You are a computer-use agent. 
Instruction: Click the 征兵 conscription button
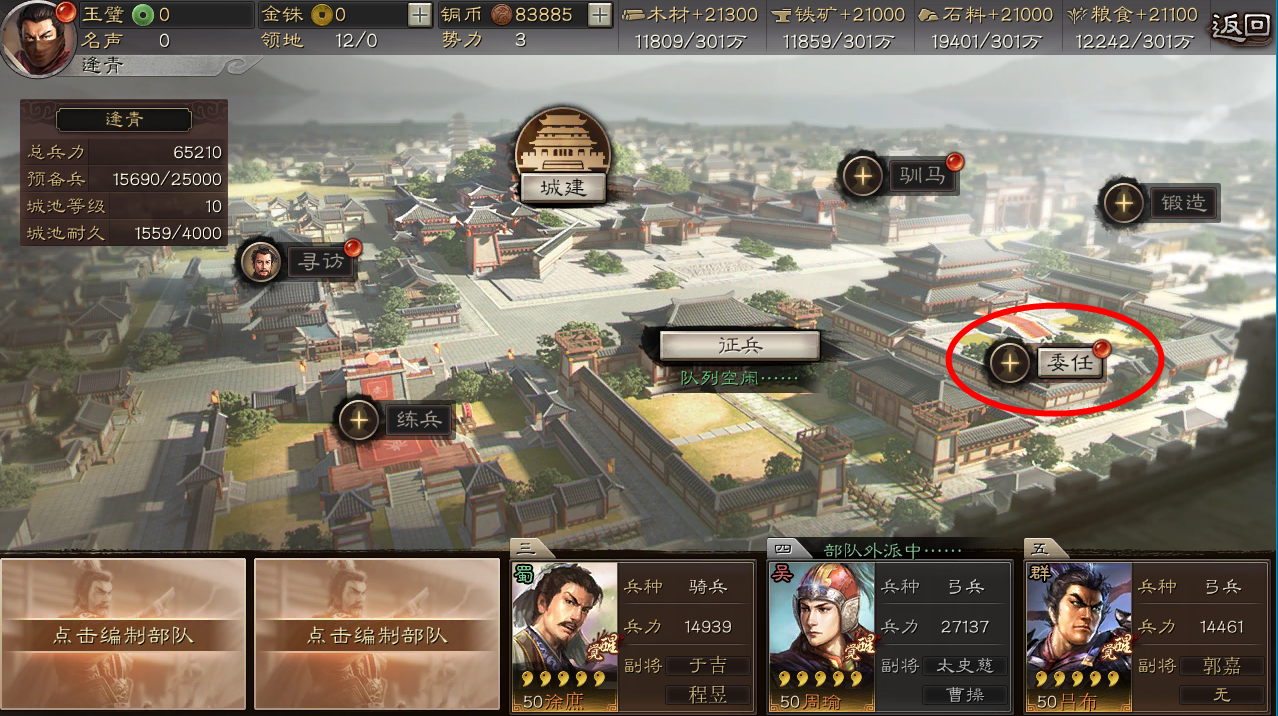(x=739, y=345)
